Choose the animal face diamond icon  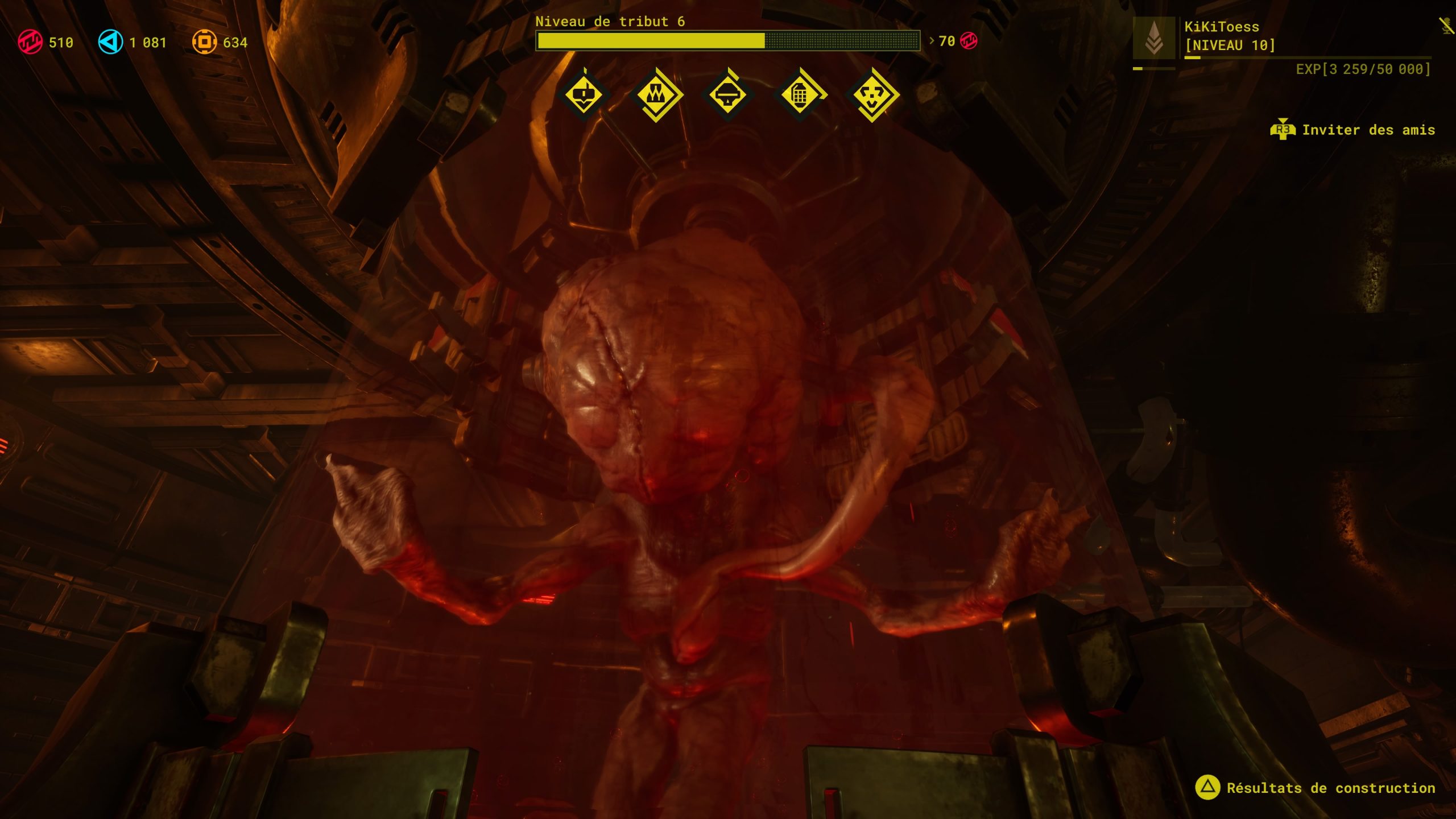[872, 94]
